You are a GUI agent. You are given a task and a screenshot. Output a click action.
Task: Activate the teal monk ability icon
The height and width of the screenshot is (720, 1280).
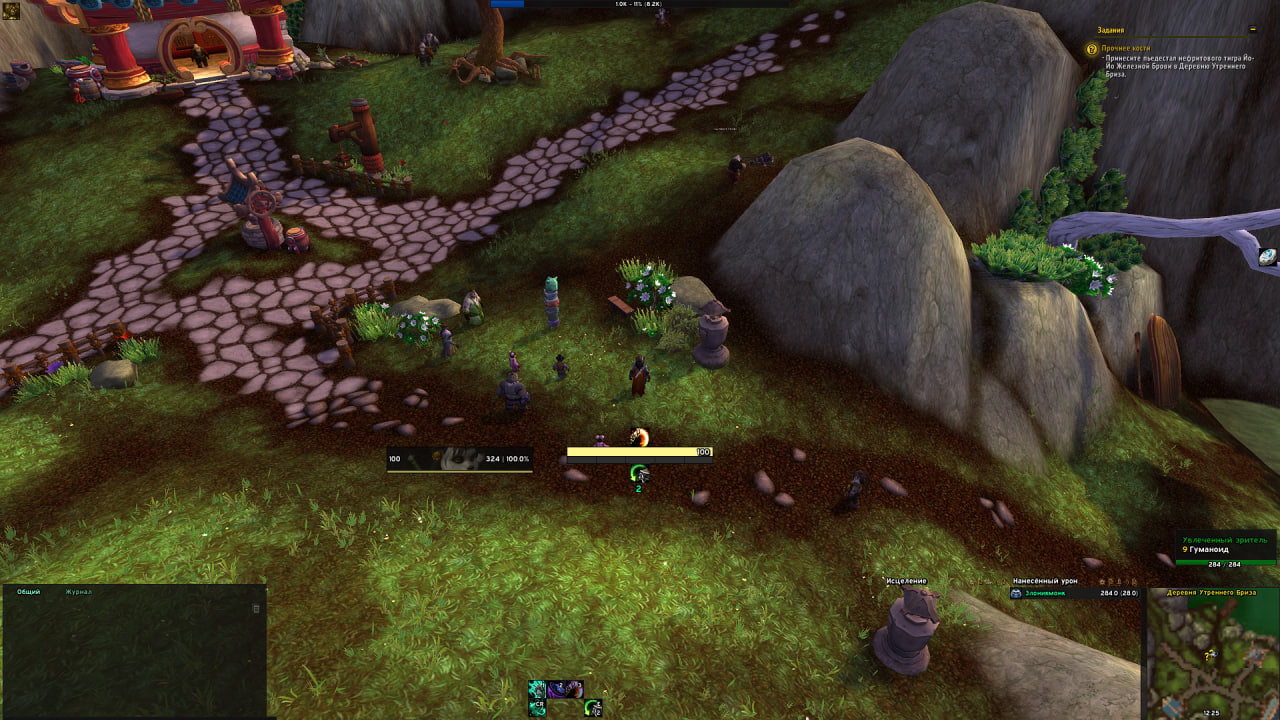pyautogui.click(x=537, y=689)
